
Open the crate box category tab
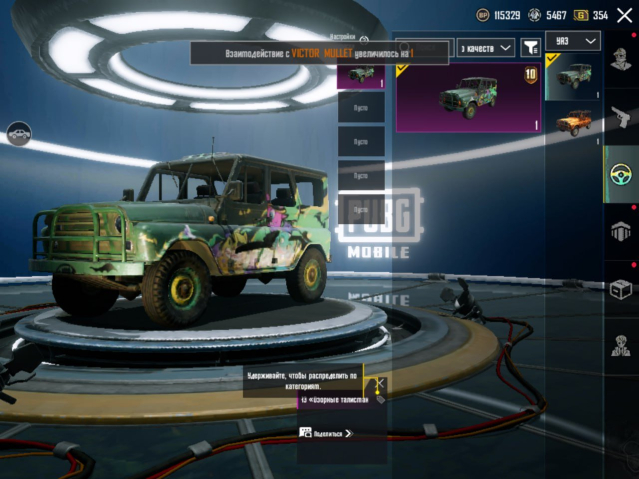click(621, 288)
